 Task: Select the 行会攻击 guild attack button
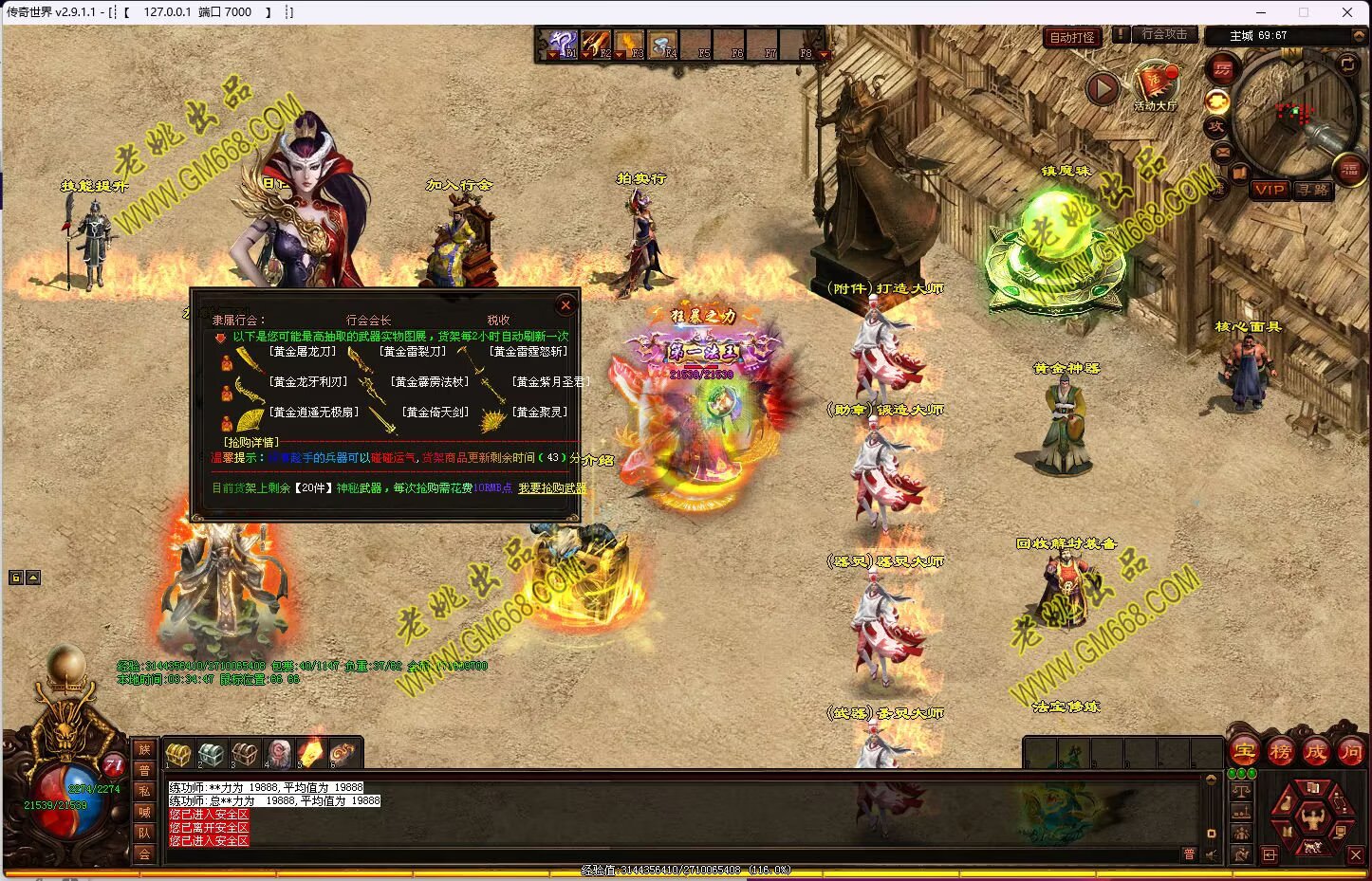point(1164,34)
